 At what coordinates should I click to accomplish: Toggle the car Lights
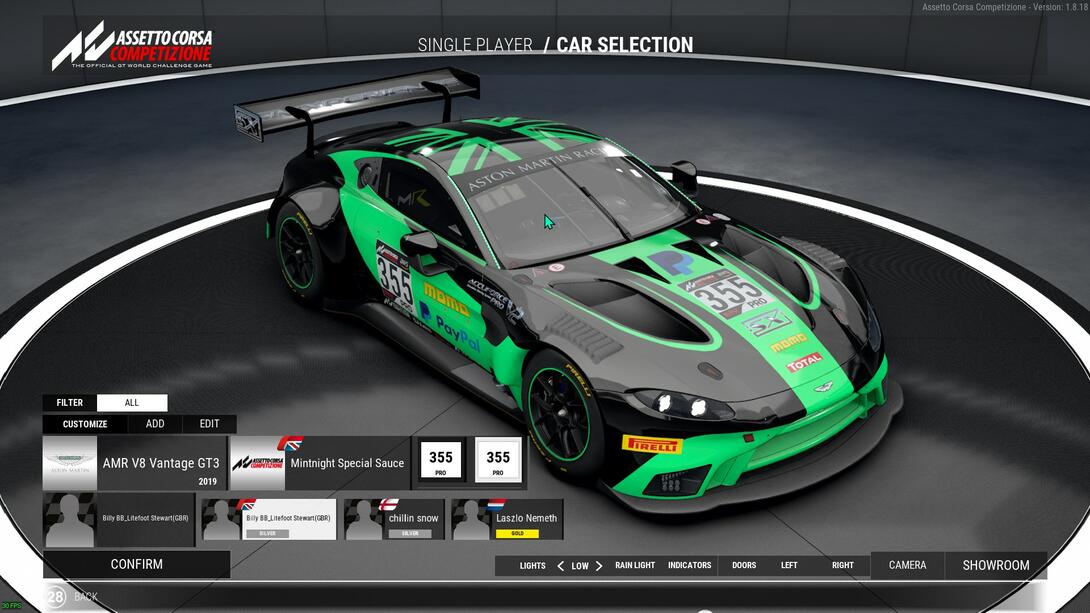(532, 566)
